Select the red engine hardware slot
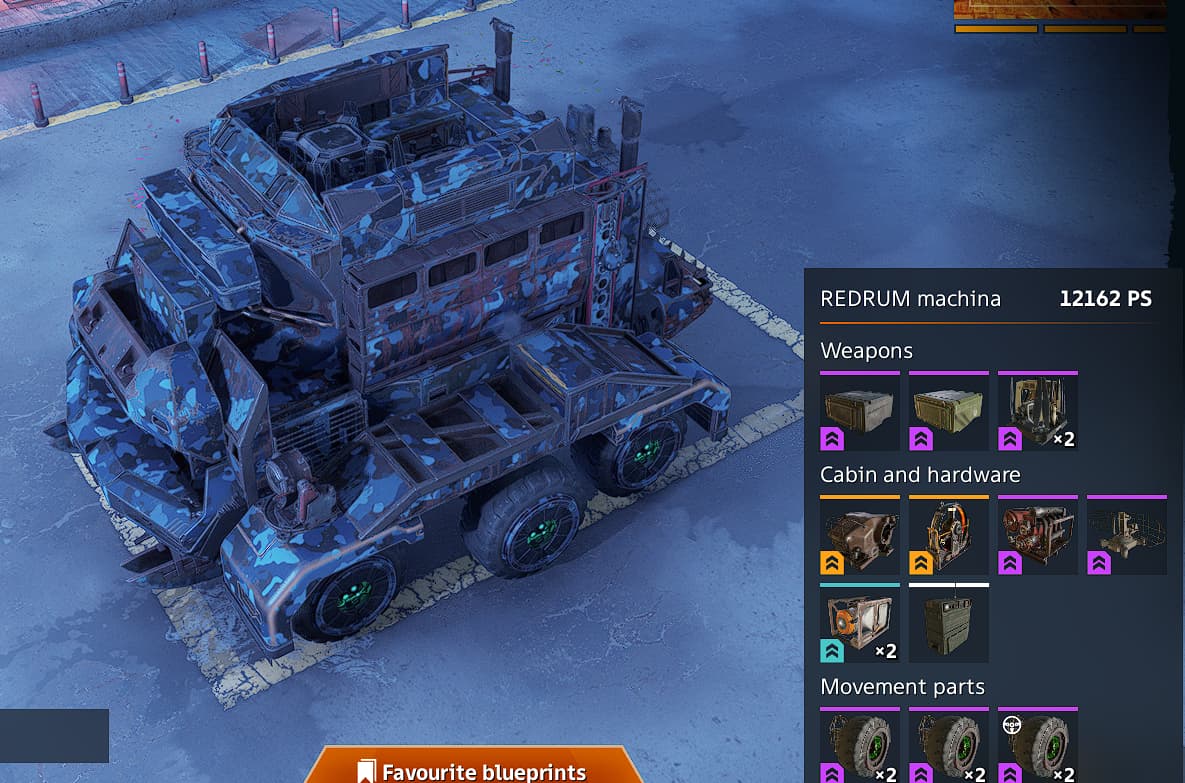This screenshot has height=783, width=1185. [x=1037, y=535]
